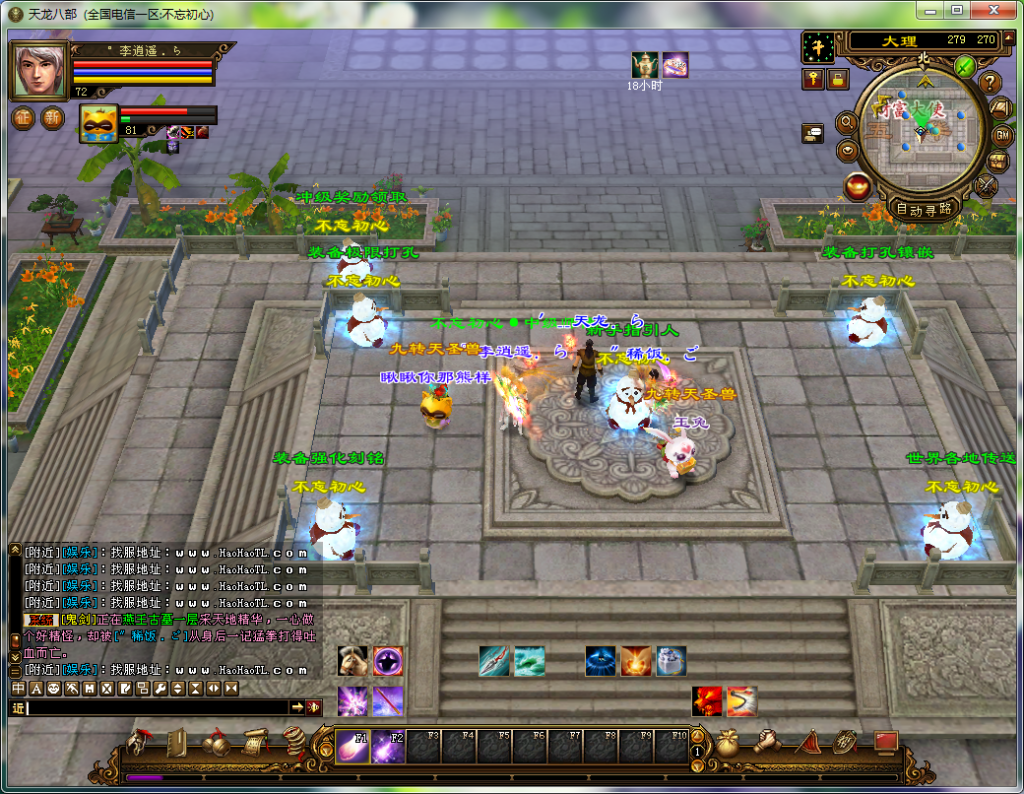
Task: Toggle the green sword button above the minimap
Action: click(964, 67)
